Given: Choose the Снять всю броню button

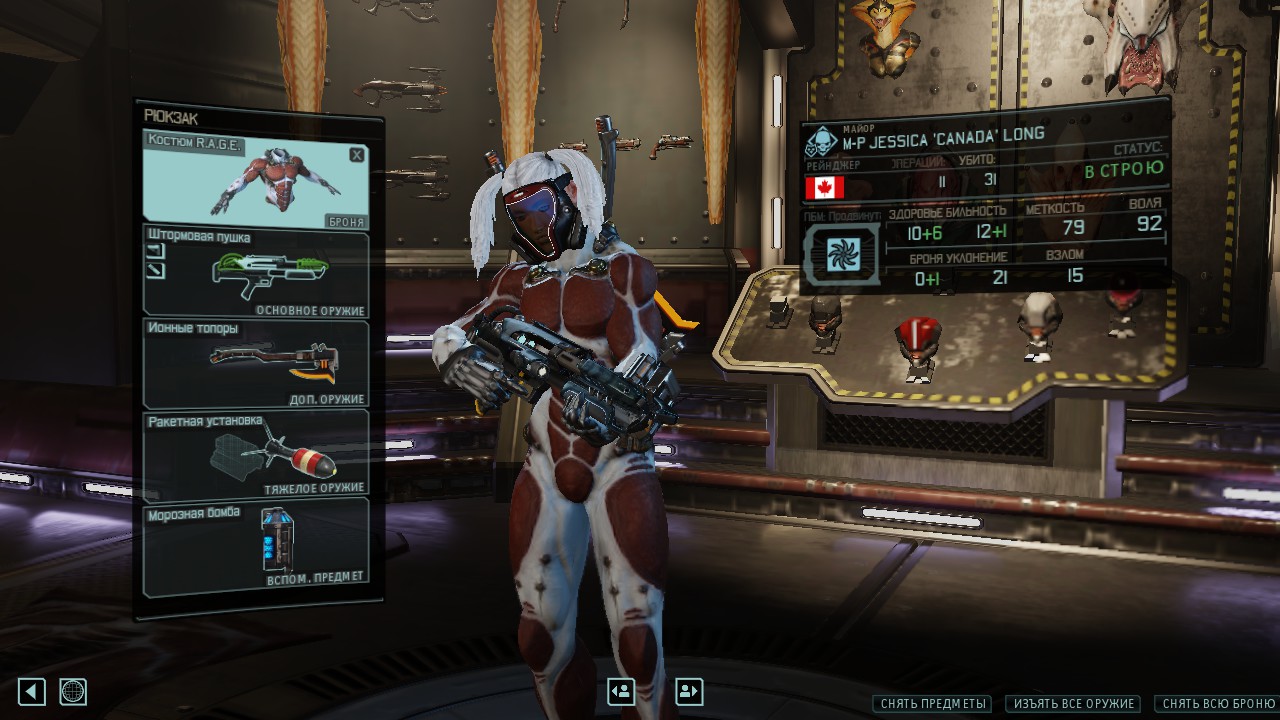Looking at the screenshot, I should tap(1217, 704).
